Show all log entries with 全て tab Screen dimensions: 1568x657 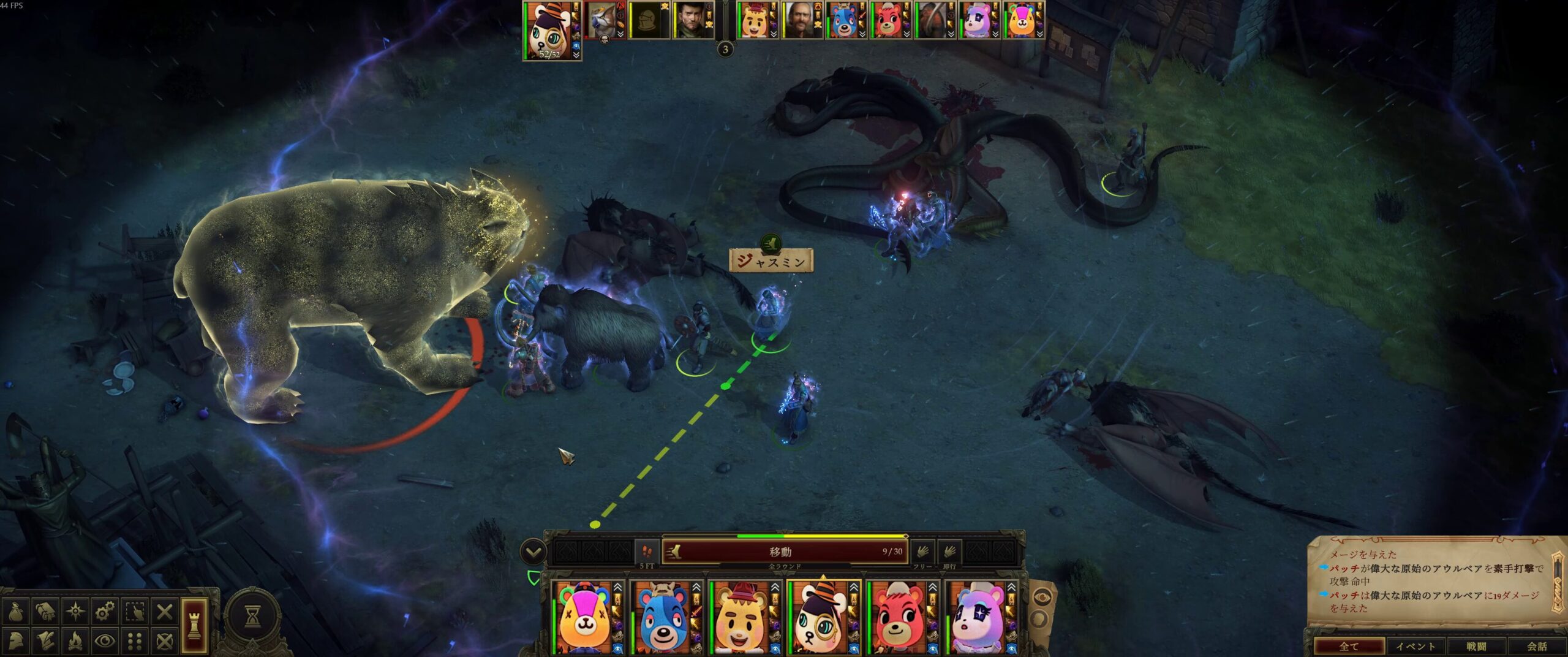(x=1349, y=646)
